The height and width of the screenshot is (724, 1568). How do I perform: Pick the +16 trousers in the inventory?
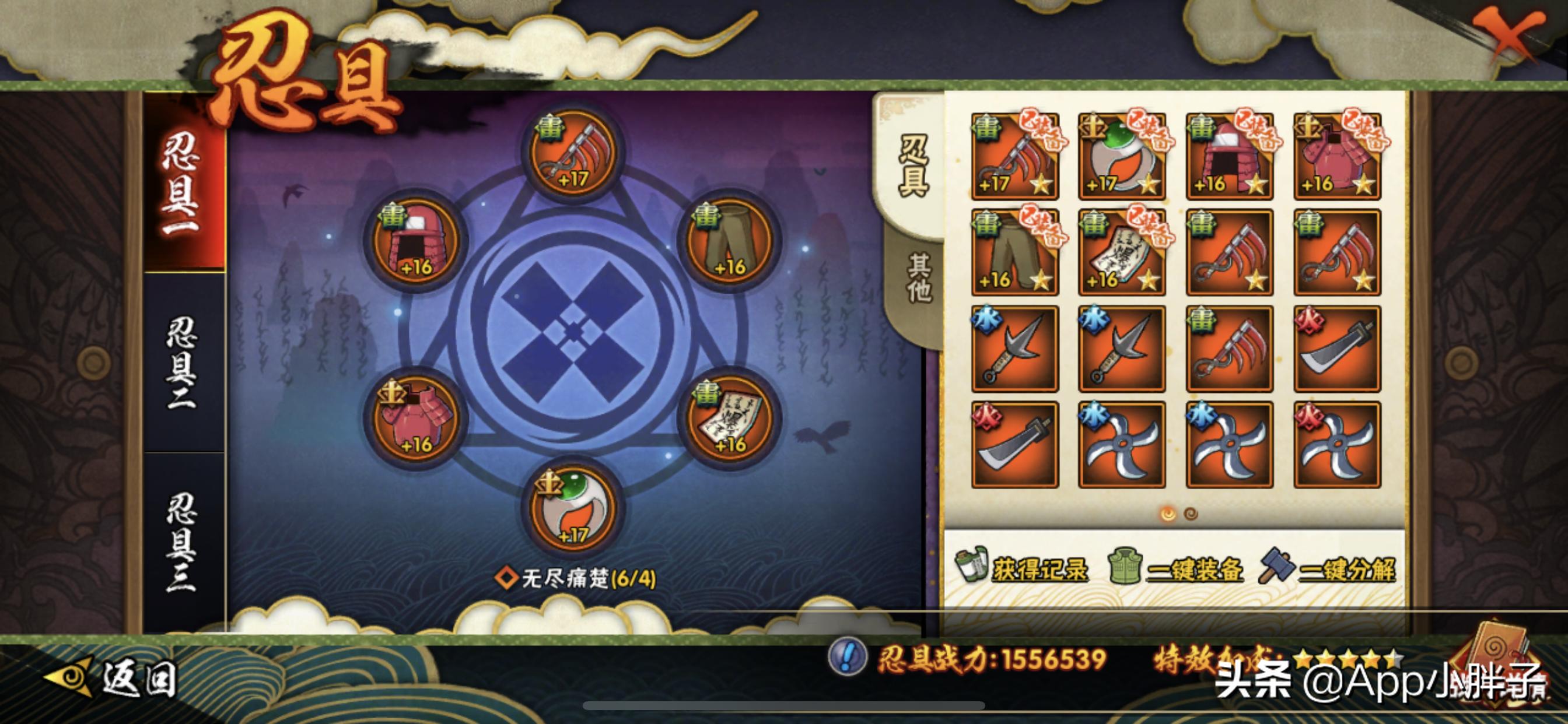click(1014, 252)
